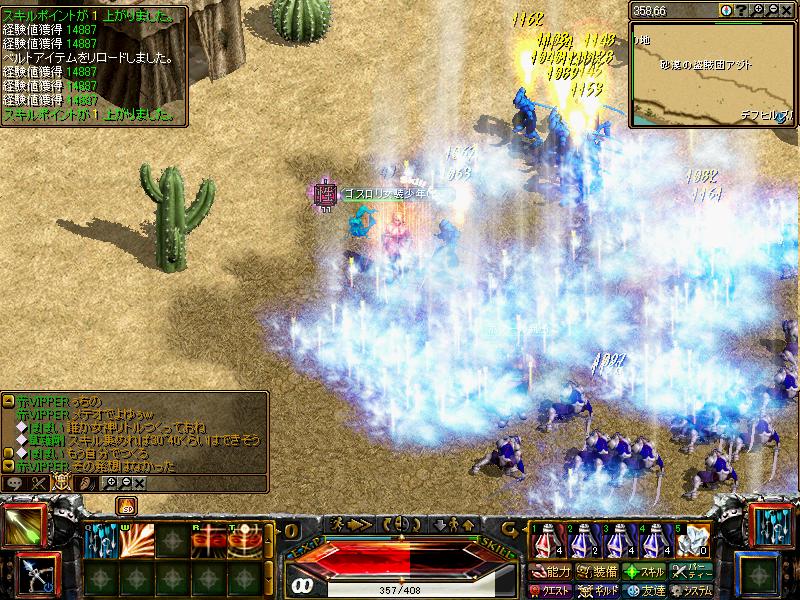Open the パーティー (Party) menu
Image resolution: width=800 pixels, height=600 pixels.
coord(692,572)
